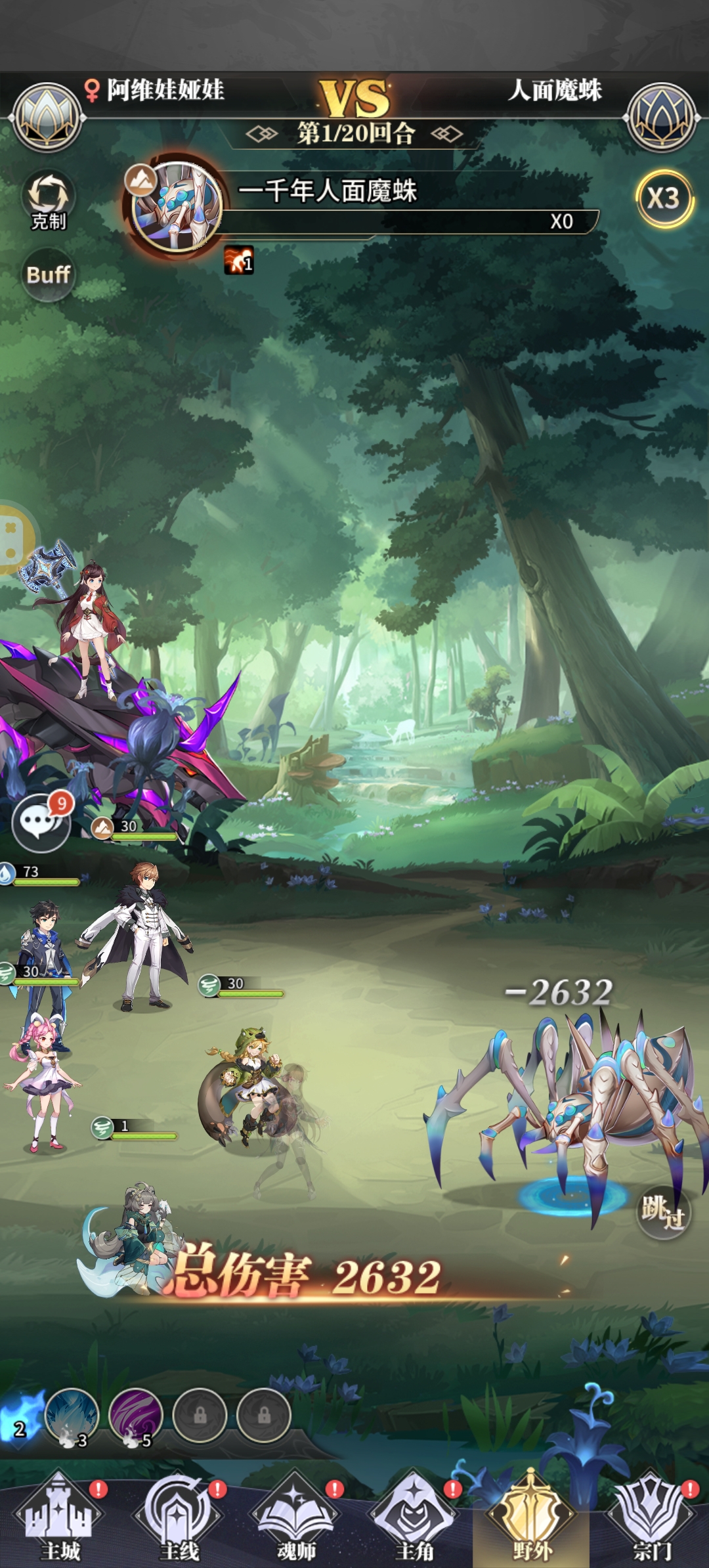Open the yellow dice side tab
The height and width of the screenshot is (1568, 709).
13,538
